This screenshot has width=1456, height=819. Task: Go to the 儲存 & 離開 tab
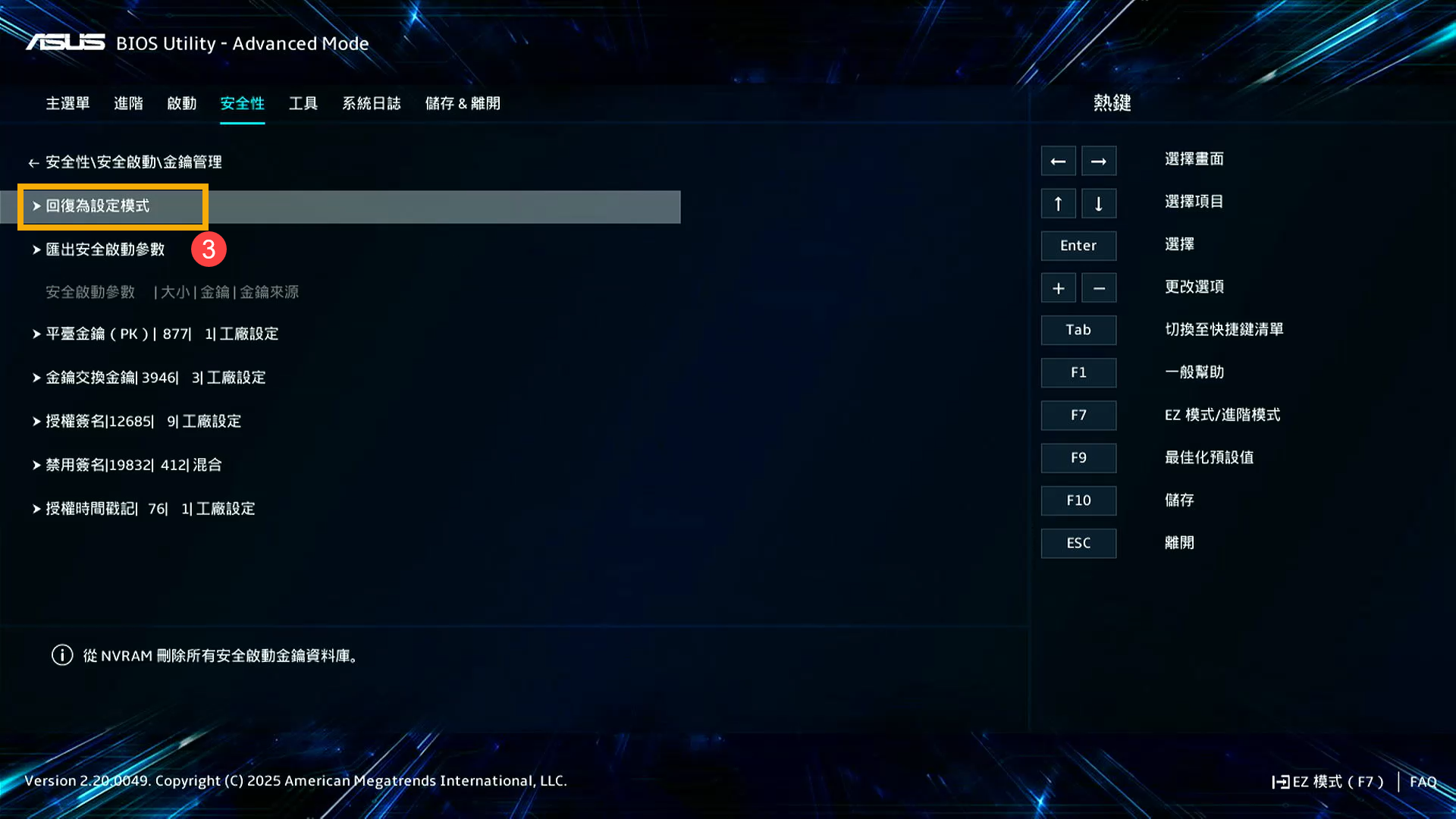pyautogui.click(x=463, y=103)
